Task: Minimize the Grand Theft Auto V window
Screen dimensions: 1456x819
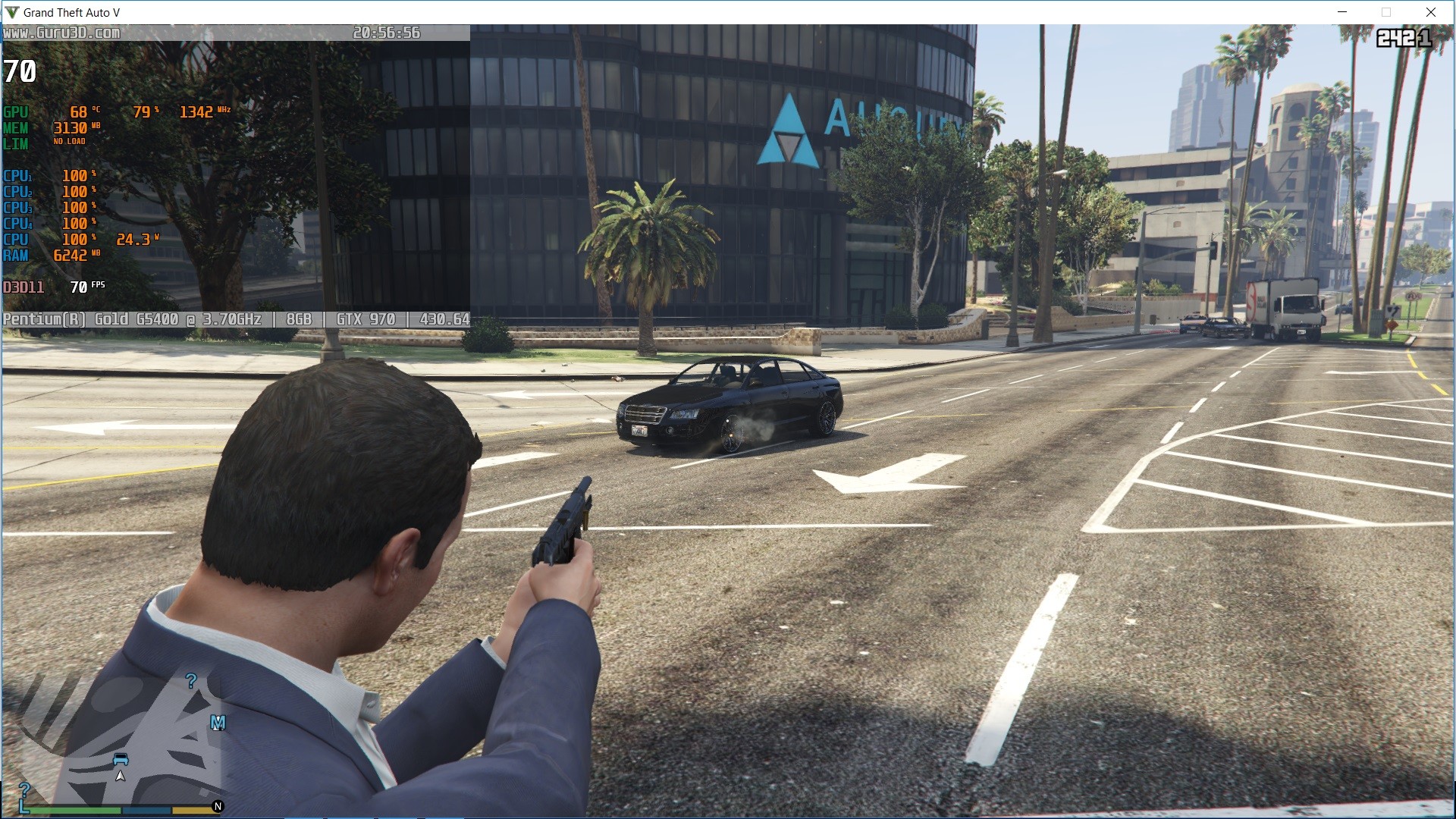Action: tap(1342, 12)
